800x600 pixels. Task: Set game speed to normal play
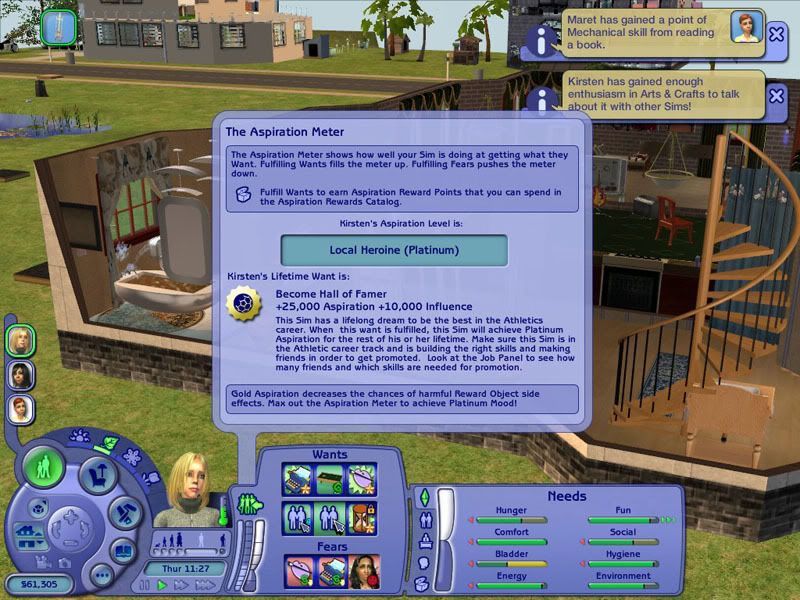(161, 584)
